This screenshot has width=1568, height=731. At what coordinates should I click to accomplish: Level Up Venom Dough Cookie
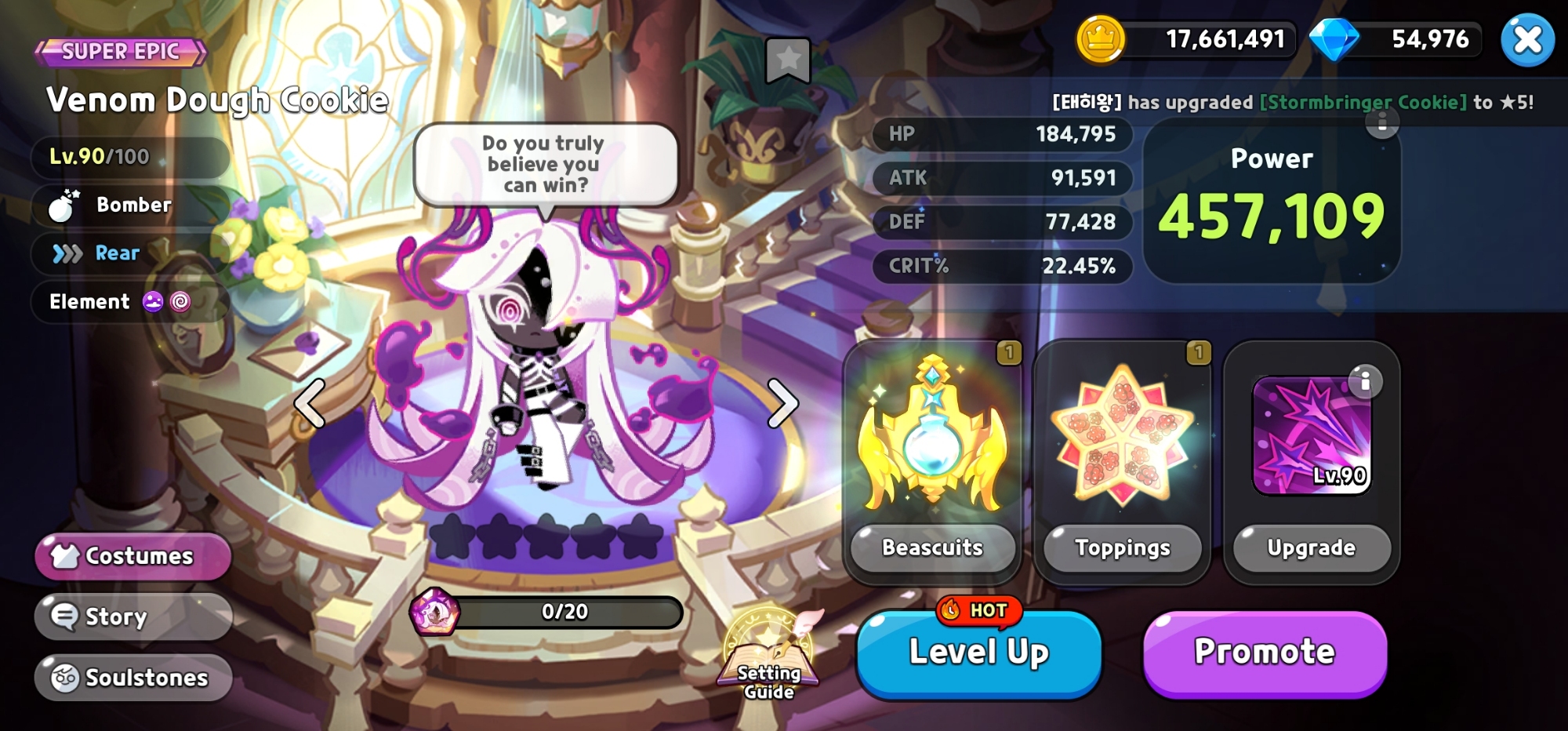(x=978, y=653)
